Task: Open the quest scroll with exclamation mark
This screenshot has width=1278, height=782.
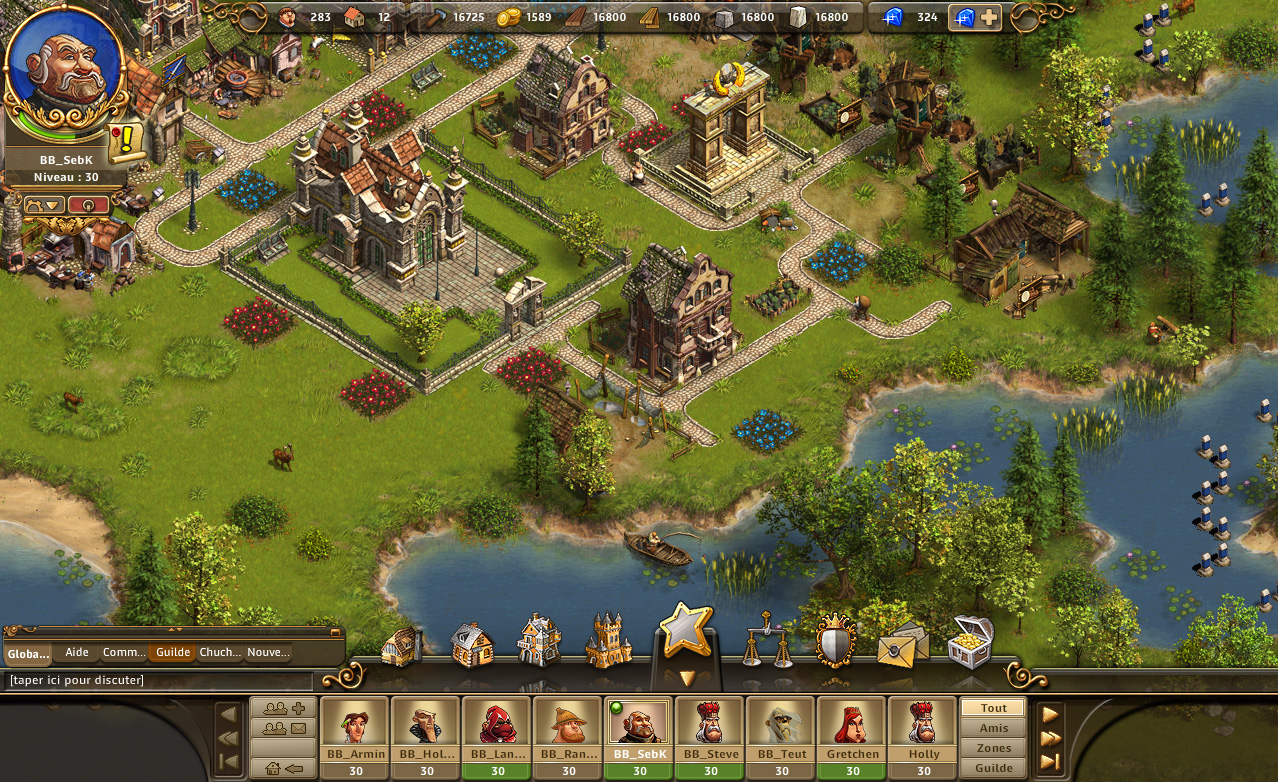Action: point(126,142)
